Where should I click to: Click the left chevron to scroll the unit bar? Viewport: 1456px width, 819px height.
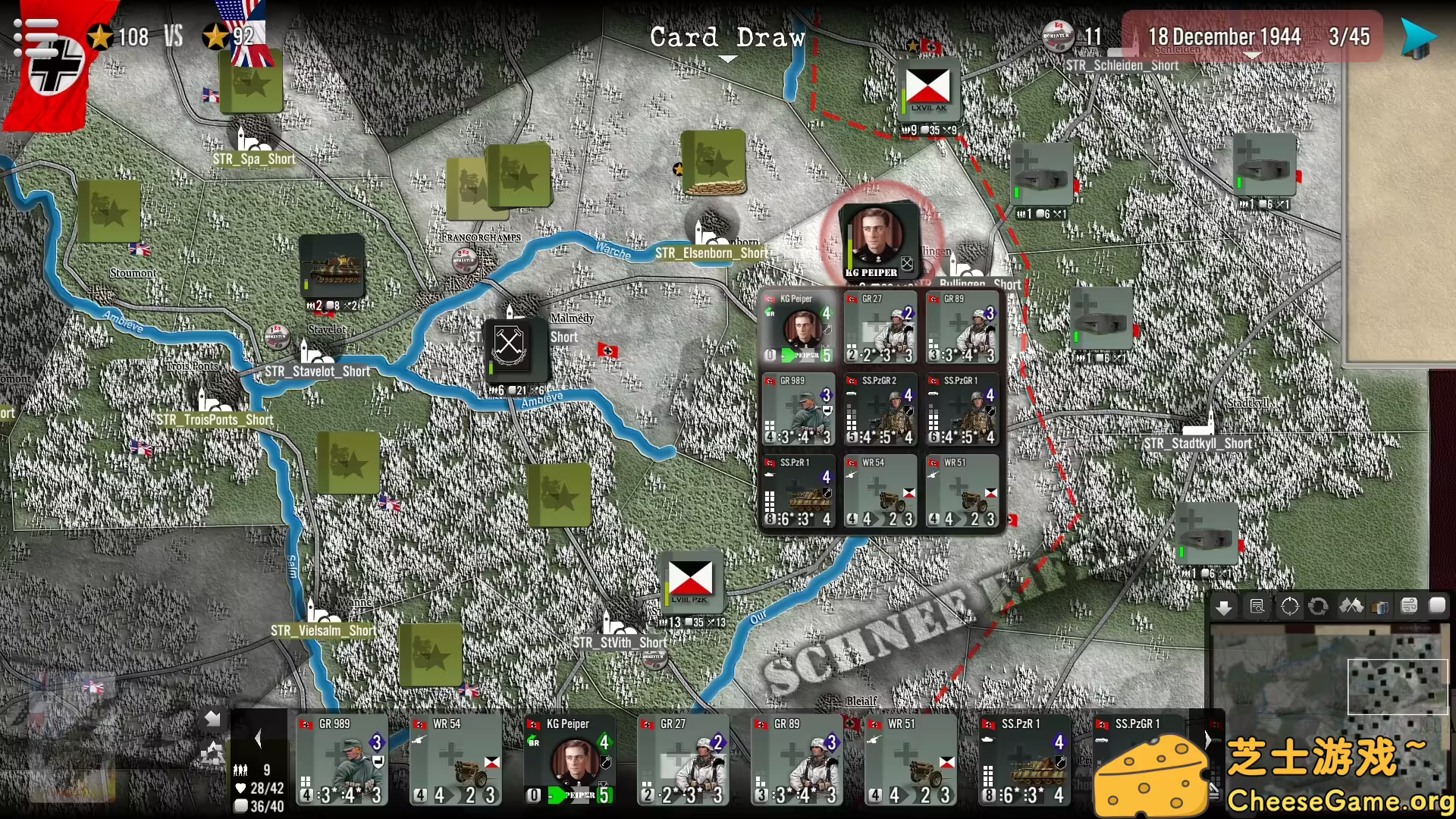(258, 738)
